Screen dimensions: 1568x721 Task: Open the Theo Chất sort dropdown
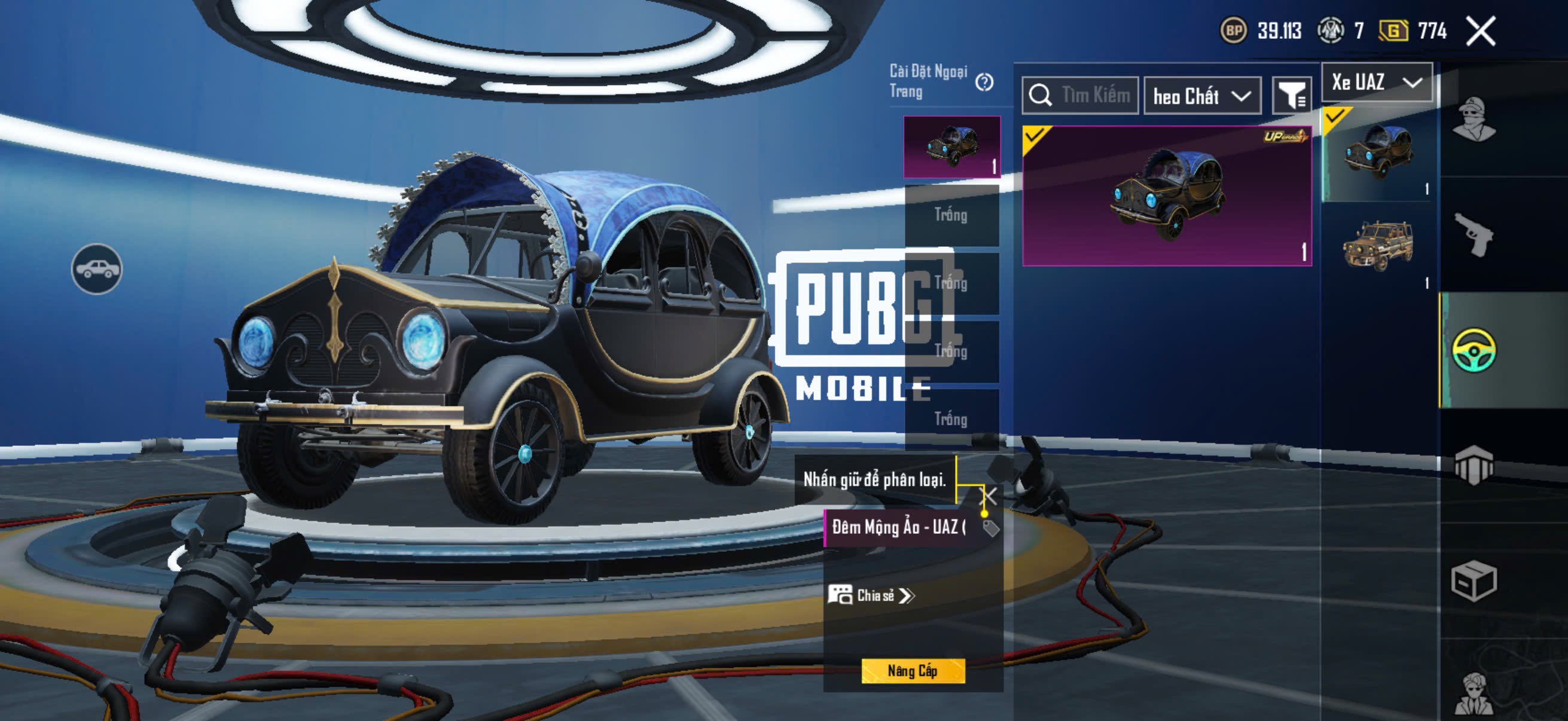click(1202, 96)
